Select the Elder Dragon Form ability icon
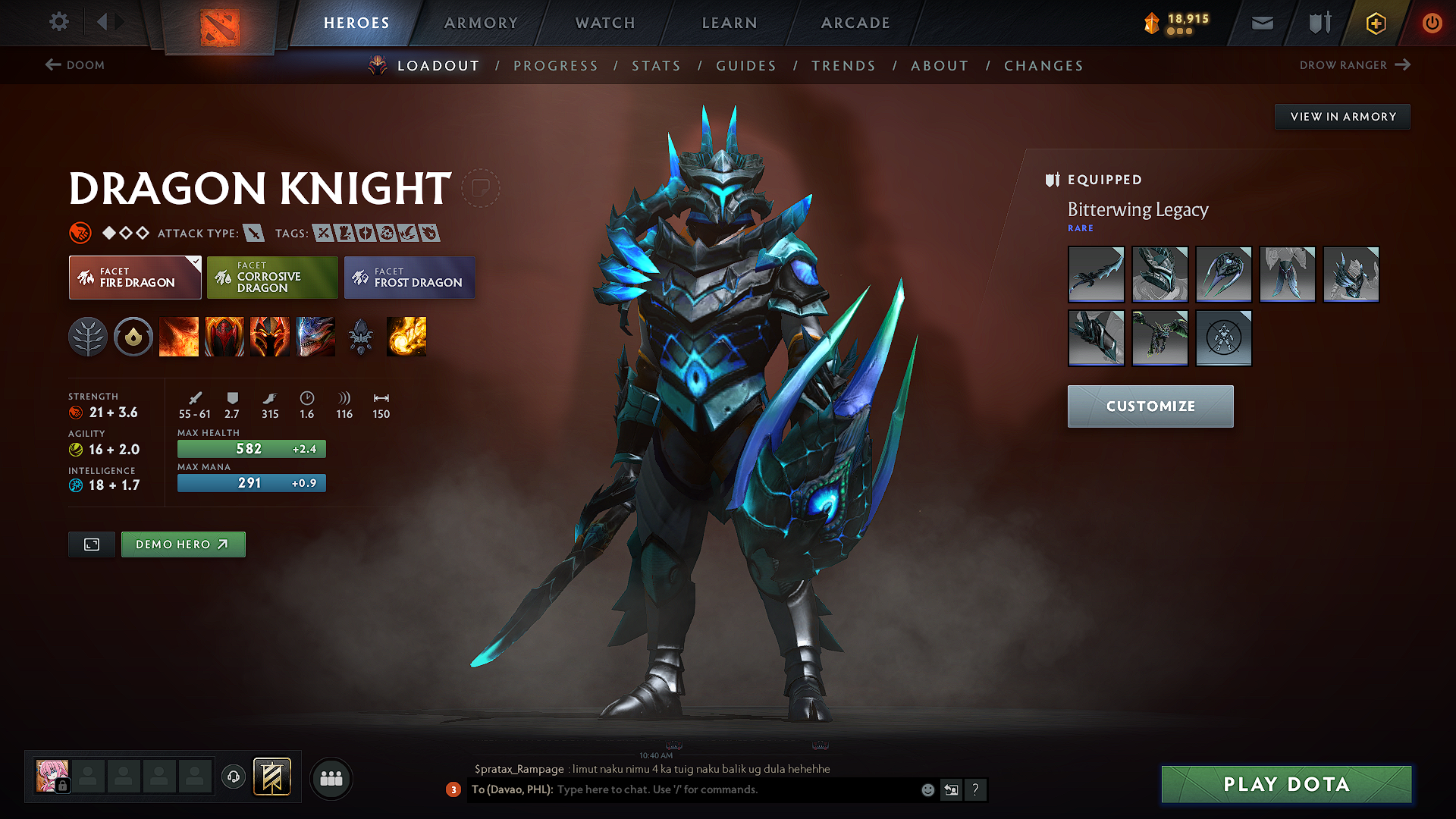The width and height of the screenshot is (1456, 819). (x=315, y=337)
